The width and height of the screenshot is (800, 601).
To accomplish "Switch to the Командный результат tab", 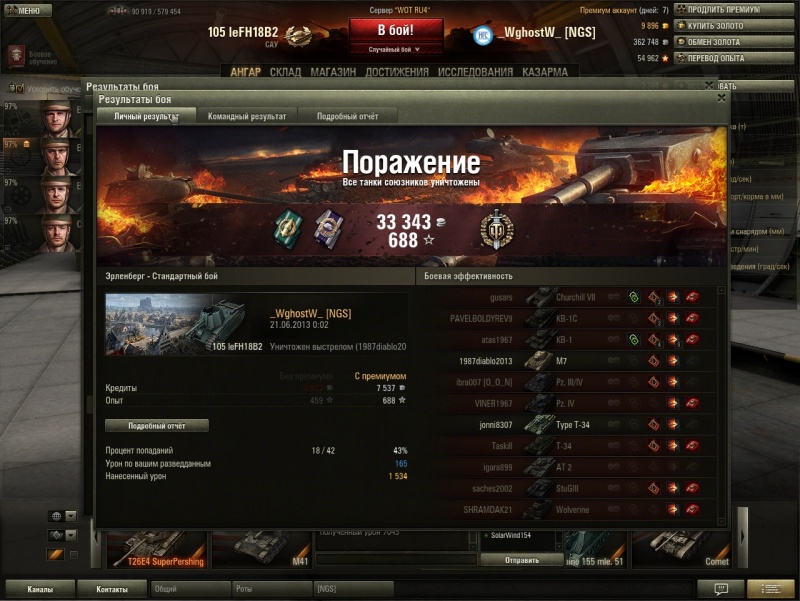I will (x=247, y=116).
